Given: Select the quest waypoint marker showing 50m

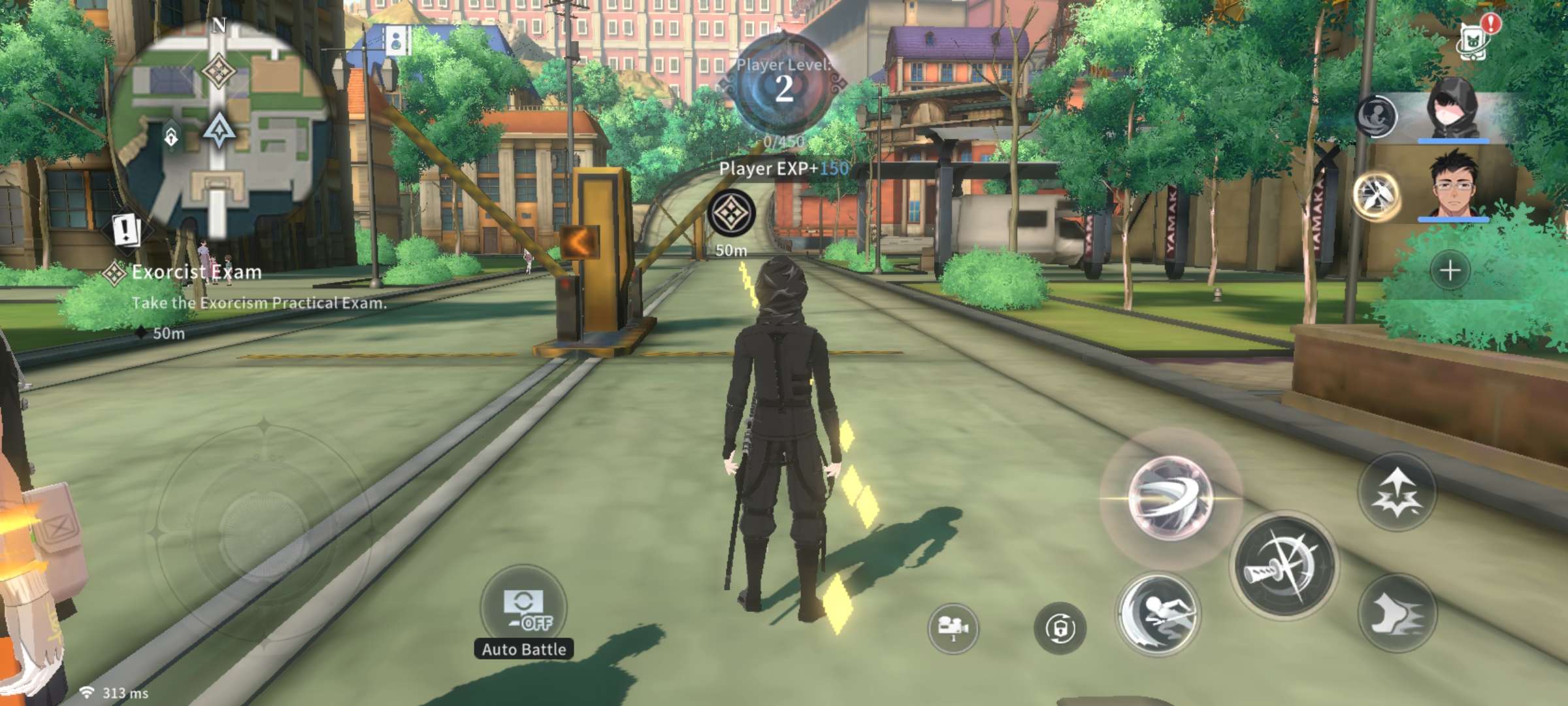Looking at the screenshot, I should (x=732, y=214).
